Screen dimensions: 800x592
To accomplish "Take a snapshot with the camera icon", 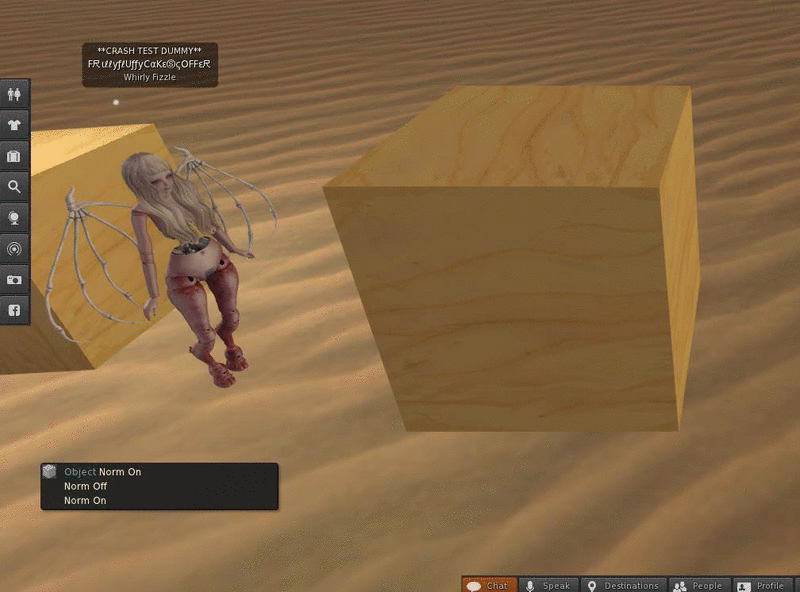I will coord(14,280).
